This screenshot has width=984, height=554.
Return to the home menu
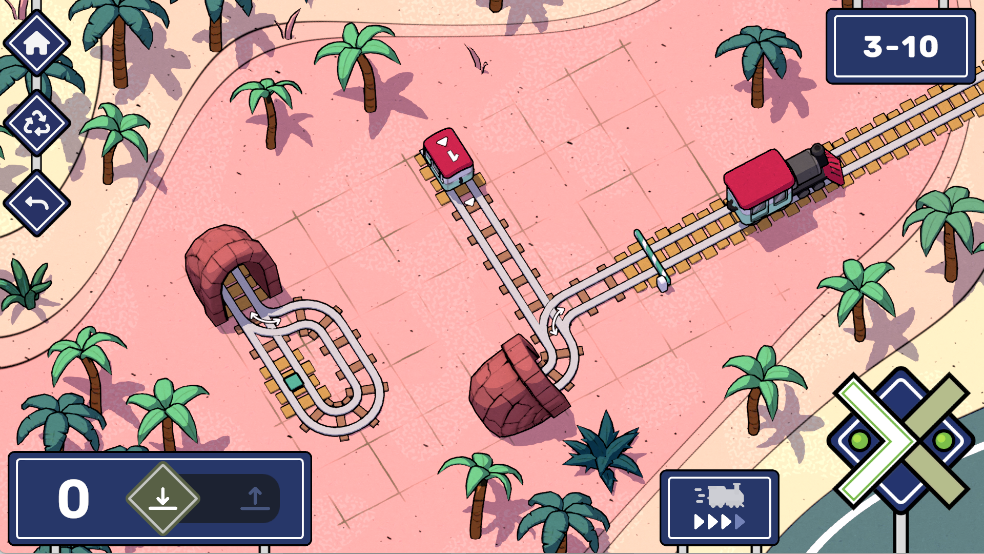pyautogui.click(x=37, y=44)
